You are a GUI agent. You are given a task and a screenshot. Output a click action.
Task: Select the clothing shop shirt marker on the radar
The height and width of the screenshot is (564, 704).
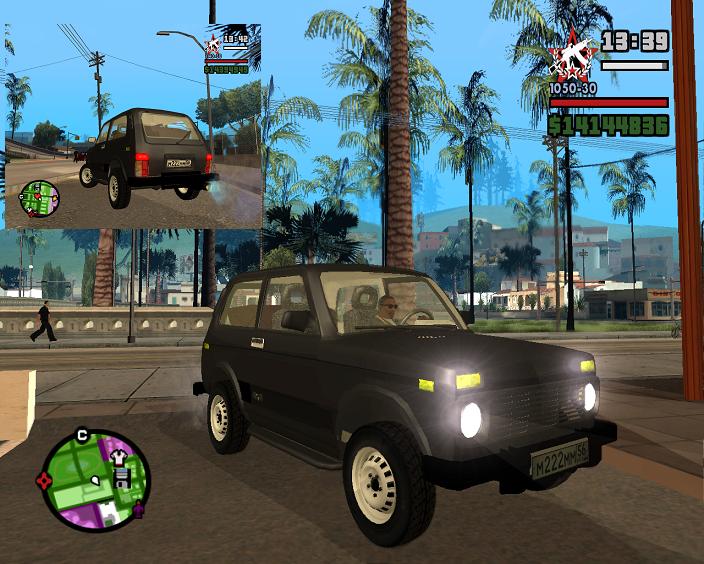point(118,458)
